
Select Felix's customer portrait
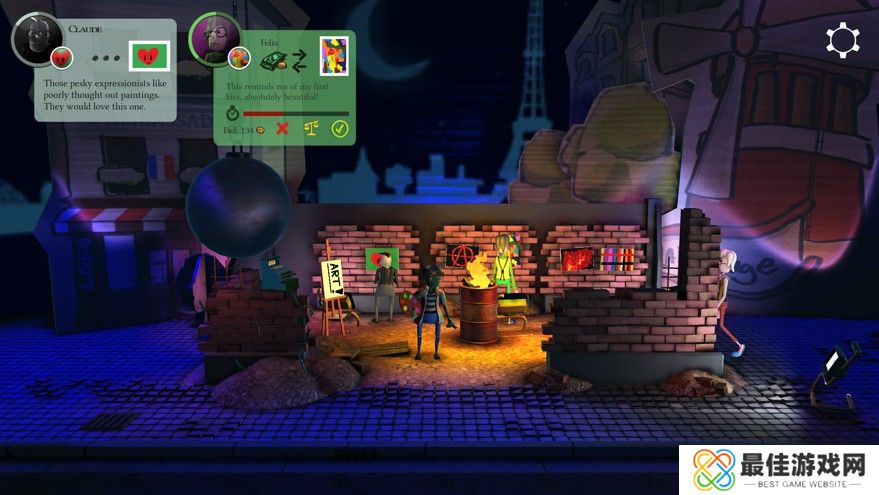tap(214, 39)
